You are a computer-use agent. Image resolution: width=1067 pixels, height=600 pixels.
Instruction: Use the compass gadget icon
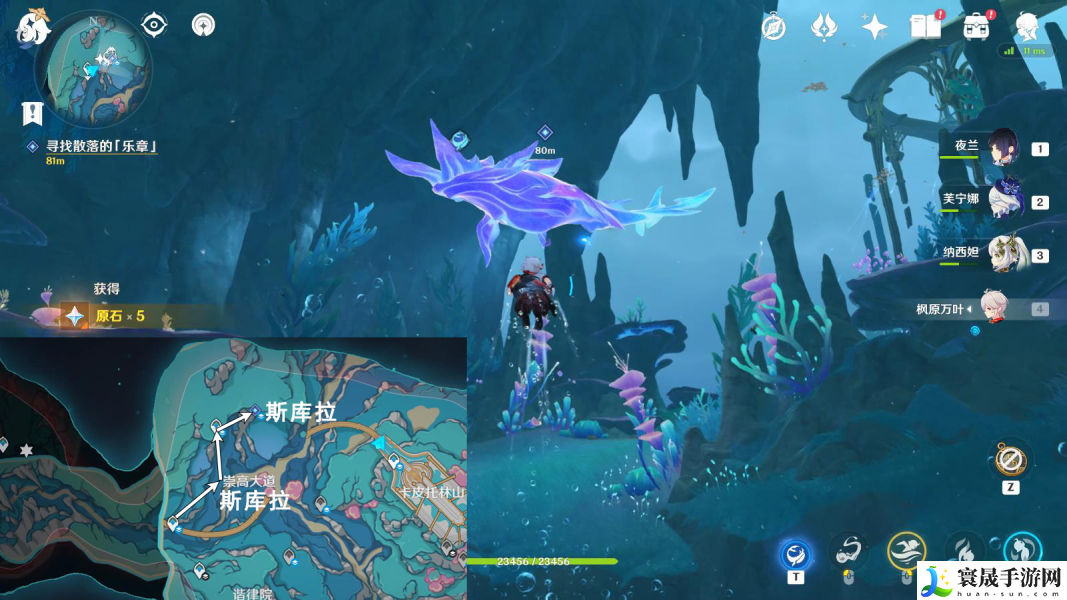1010,460
